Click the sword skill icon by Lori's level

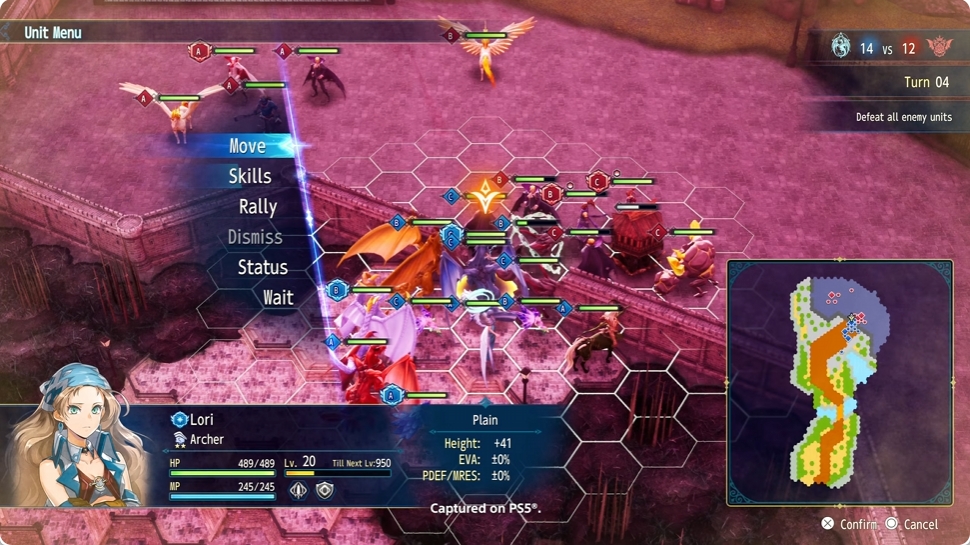coord(297,490)
